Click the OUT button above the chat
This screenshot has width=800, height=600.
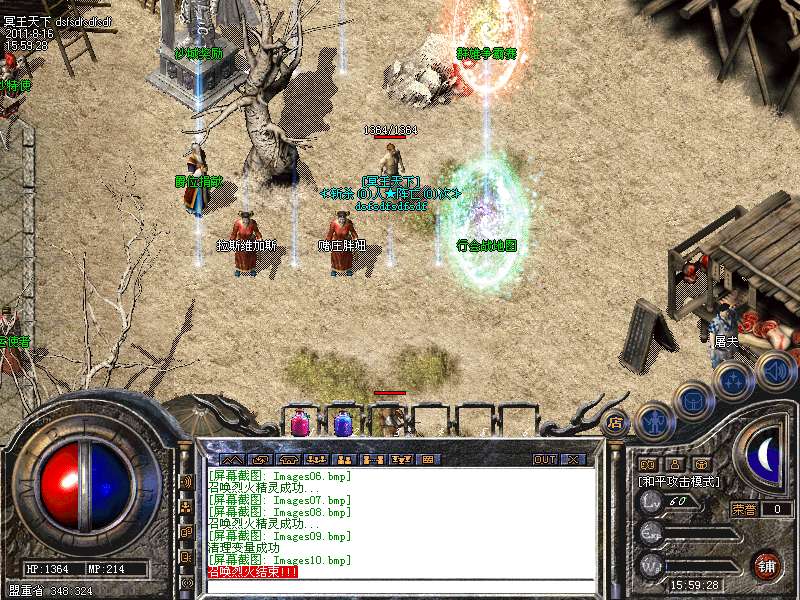[x=544, y=460]
